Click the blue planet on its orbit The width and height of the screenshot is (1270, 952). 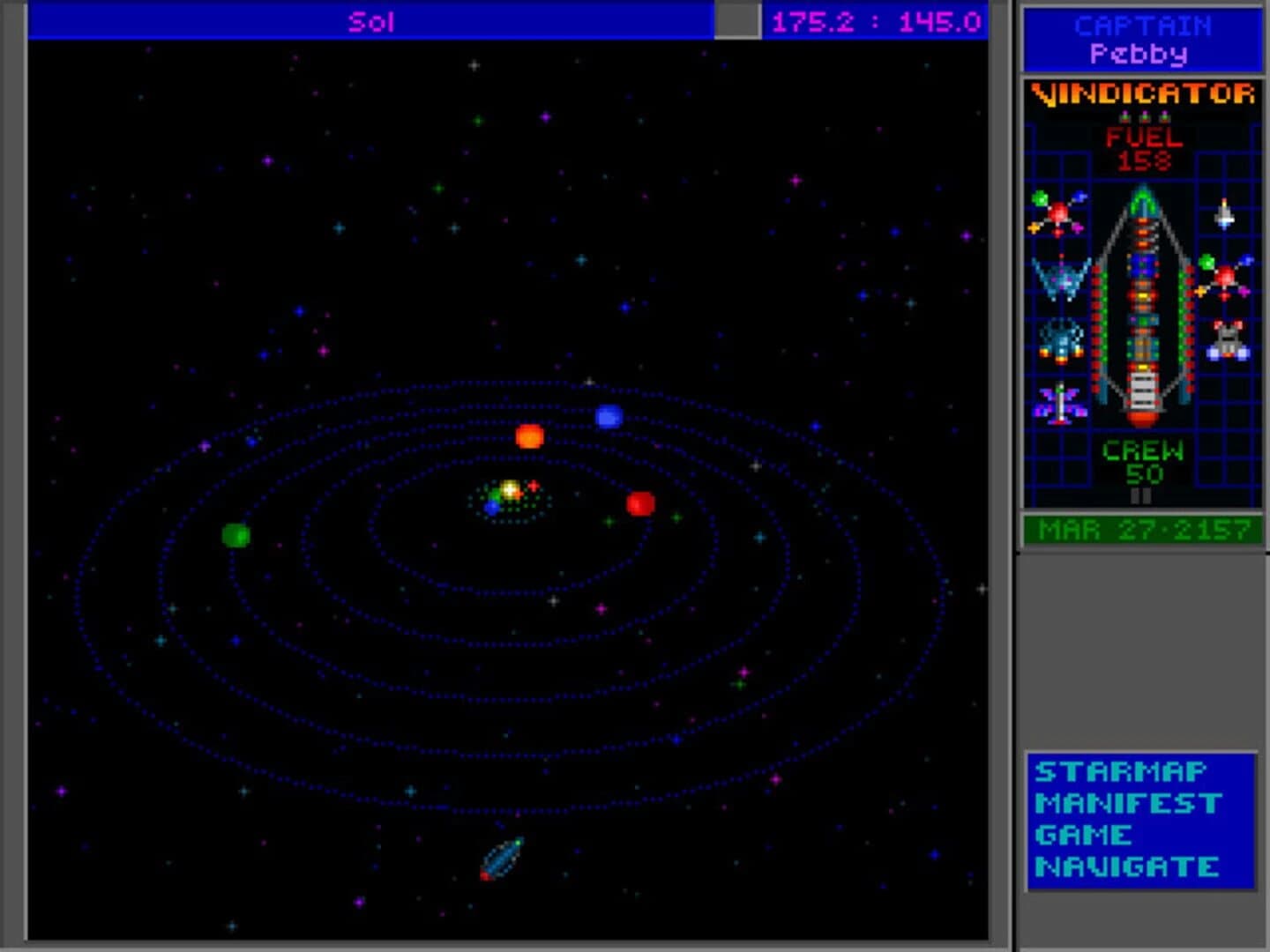(x=611, y=414)
